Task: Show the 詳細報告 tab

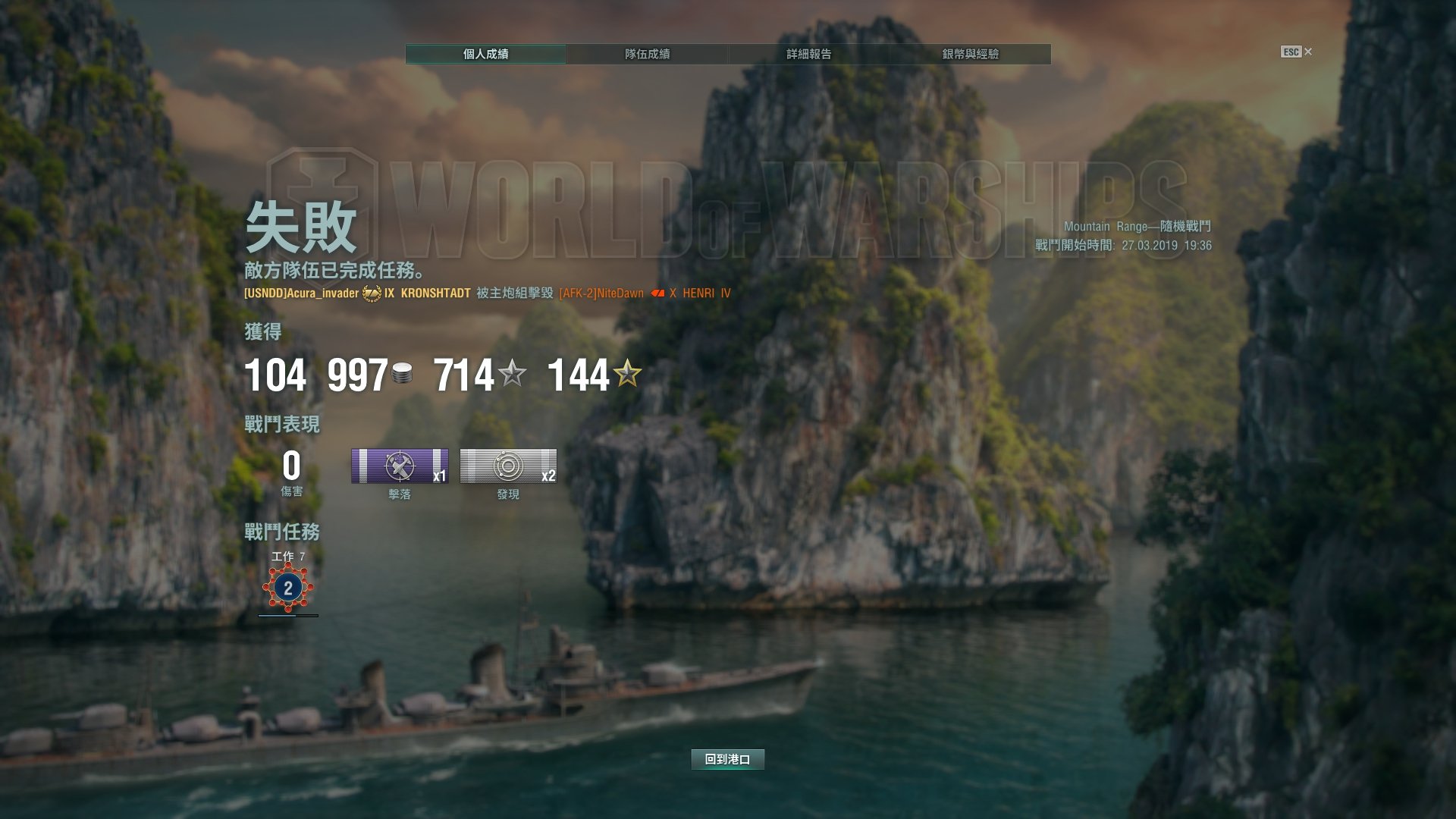Action: pos(808,54)
